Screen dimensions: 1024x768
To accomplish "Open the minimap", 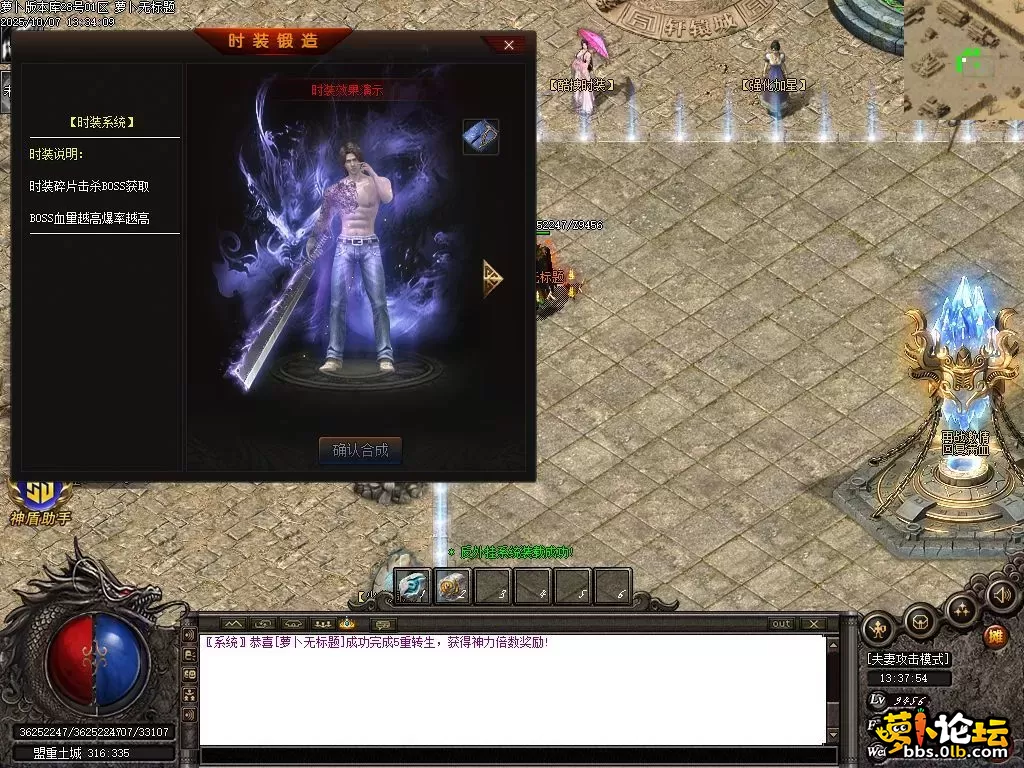I will 963,60.
